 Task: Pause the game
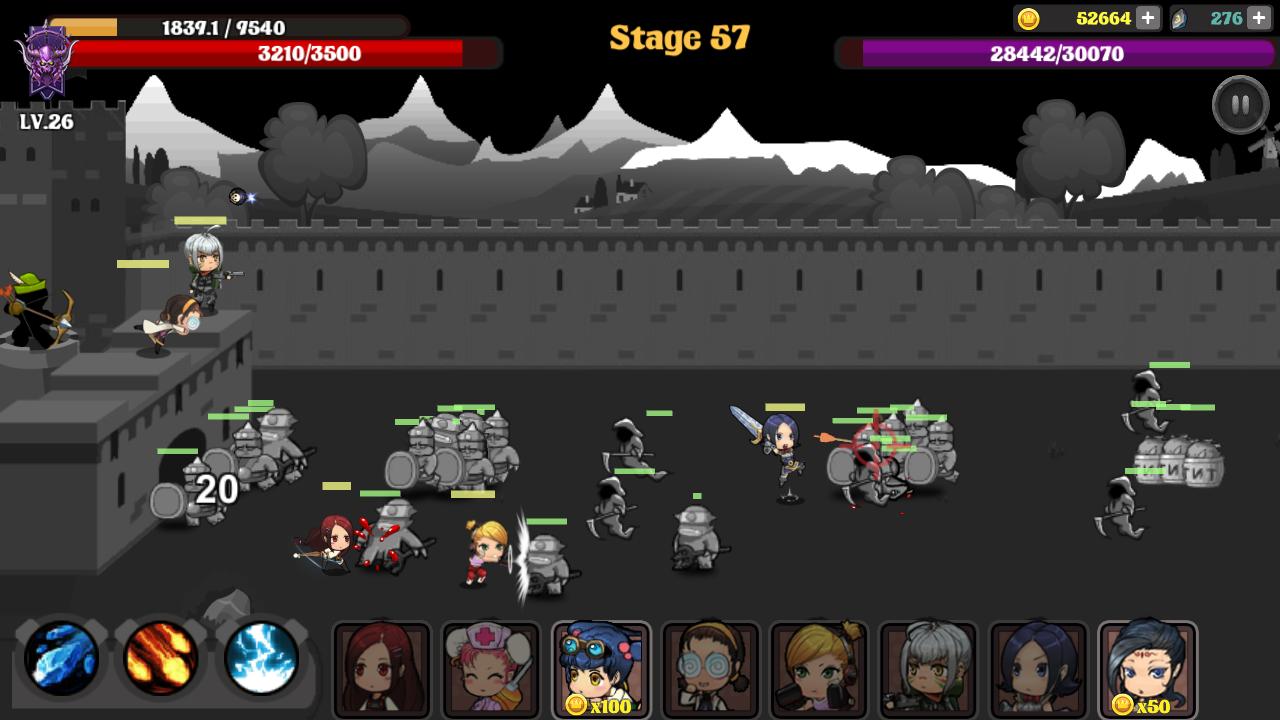click(1240, 105)
